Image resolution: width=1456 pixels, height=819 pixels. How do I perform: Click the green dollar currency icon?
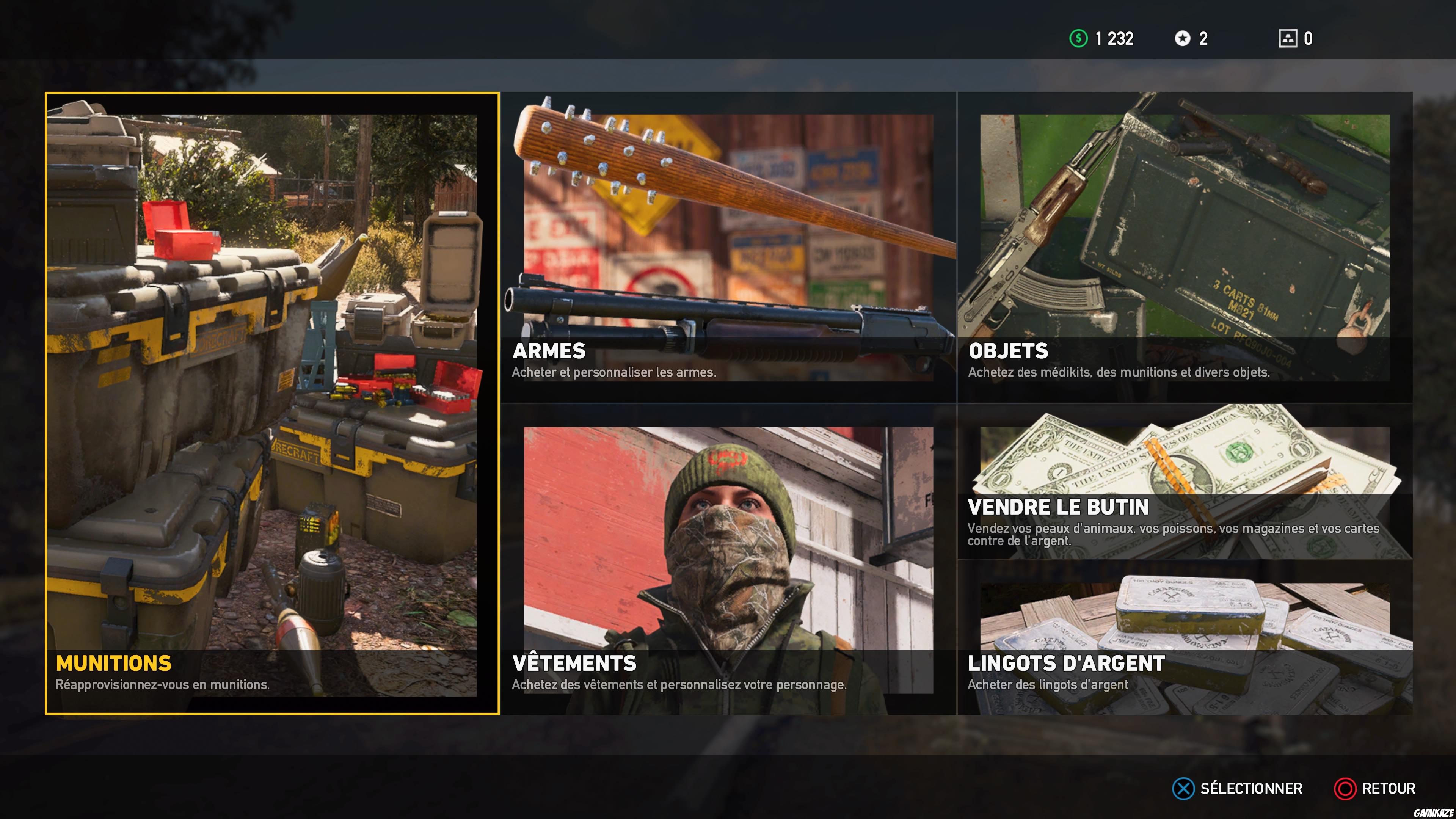pos(1080,39)
